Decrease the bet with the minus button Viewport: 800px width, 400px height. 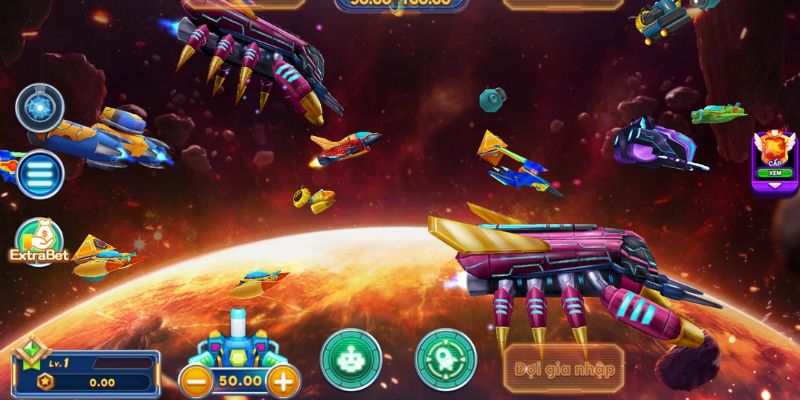195,381
